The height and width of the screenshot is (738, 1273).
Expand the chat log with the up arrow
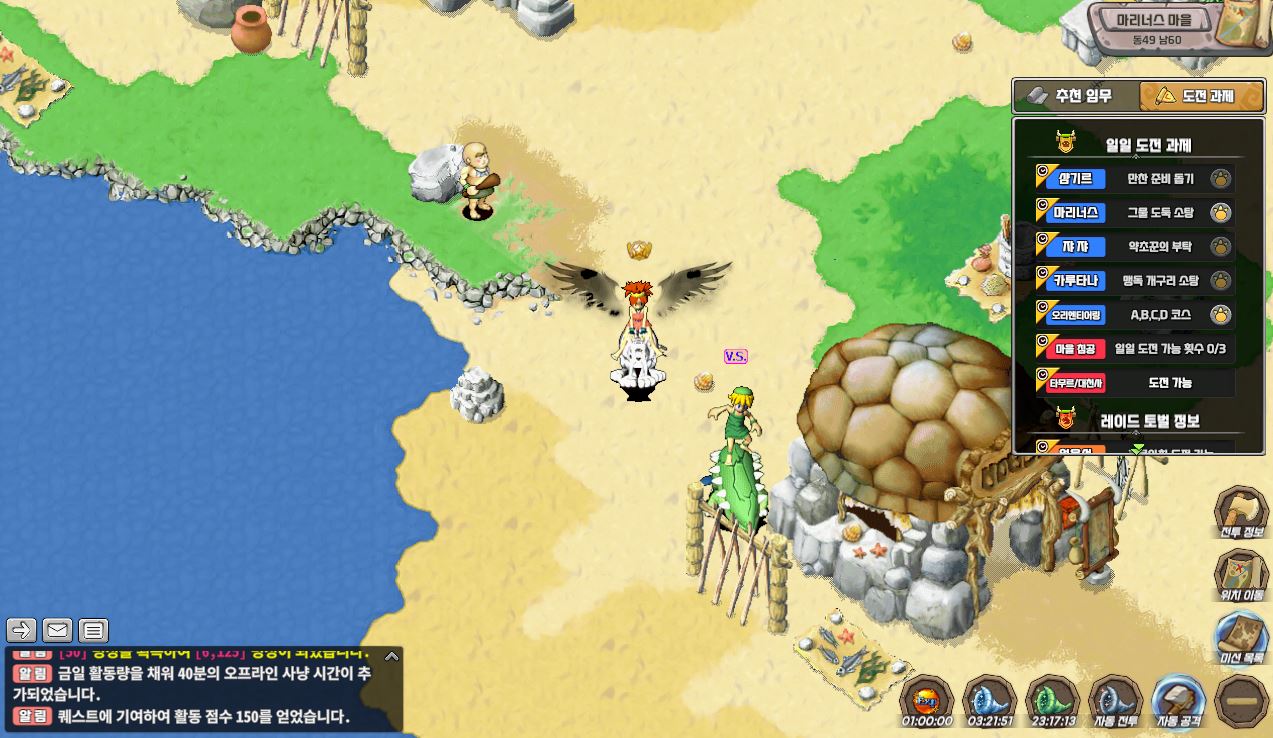tap(392, 657)
